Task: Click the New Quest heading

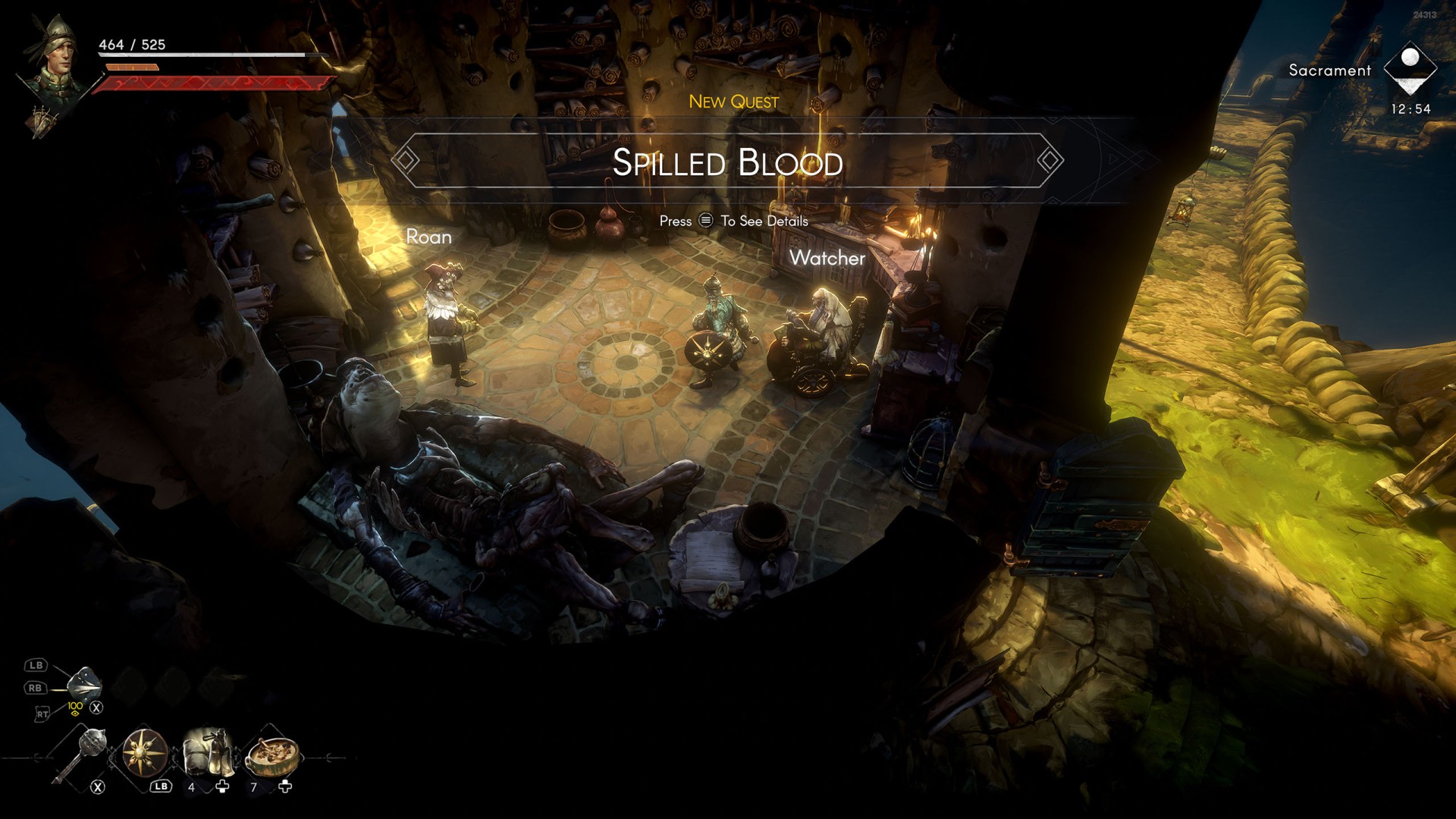Action: 734,101
